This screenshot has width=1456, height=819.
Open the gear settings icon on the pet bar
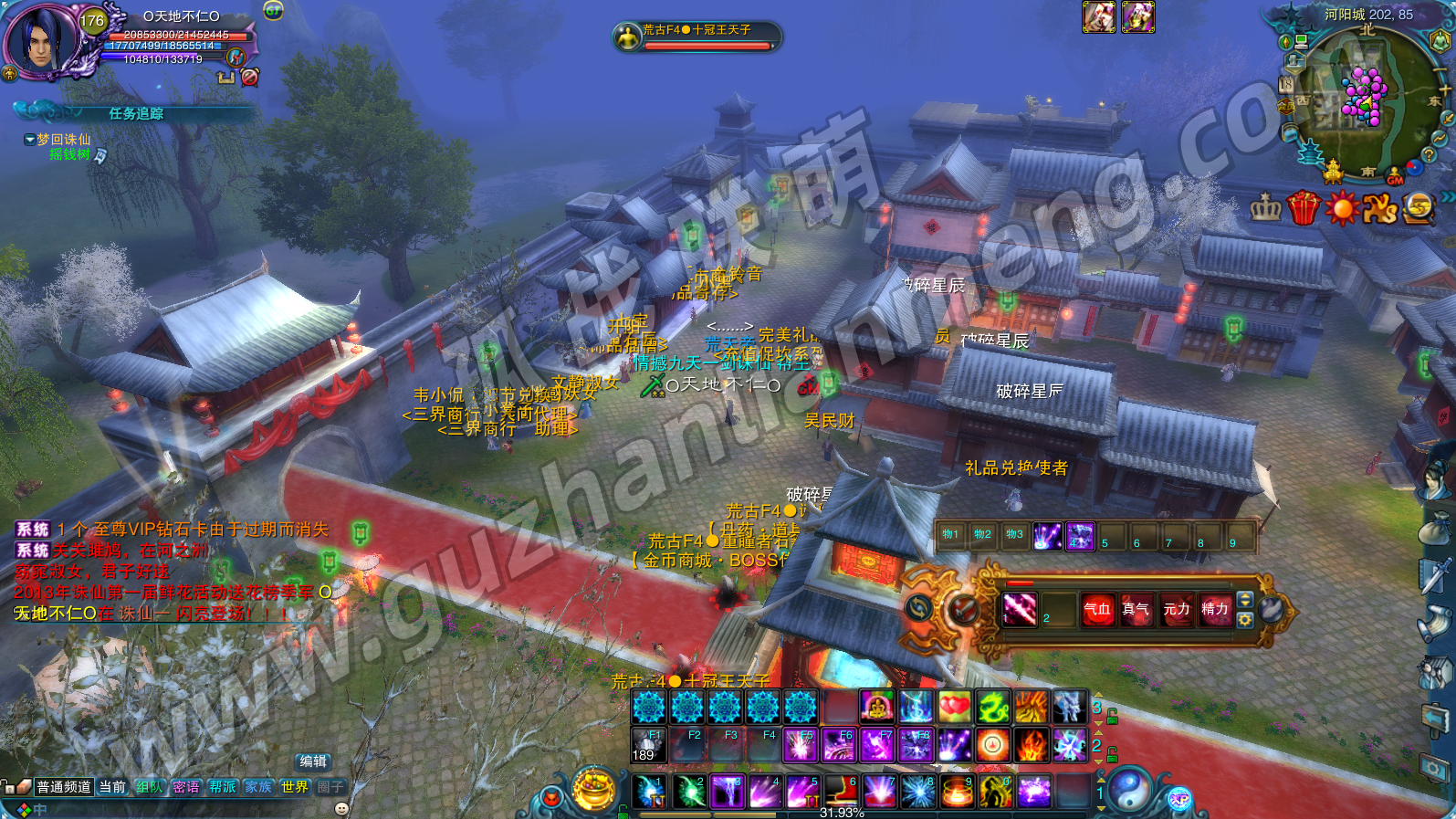1244,620
